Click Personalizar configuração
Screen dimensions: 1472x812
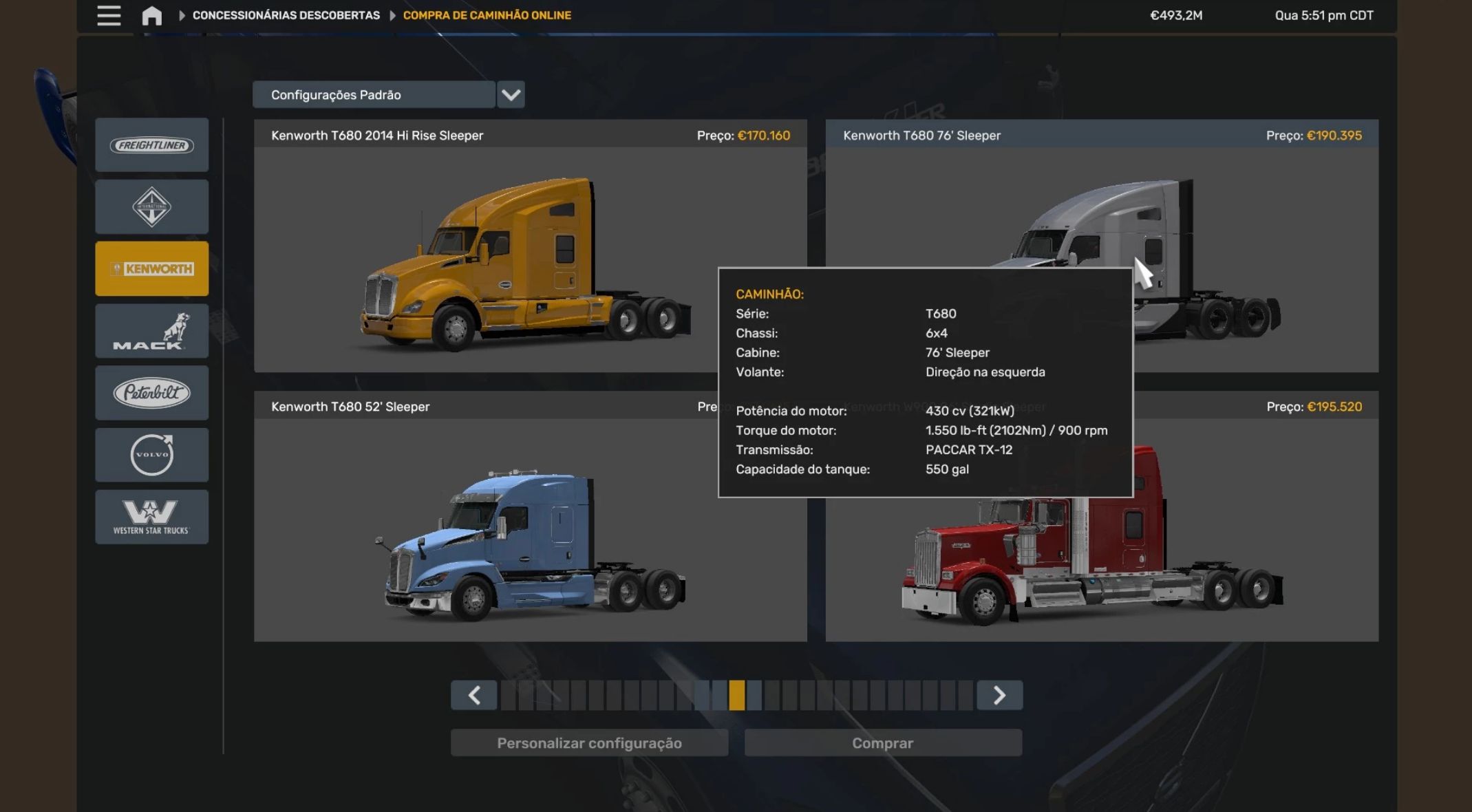pos(589,743)
